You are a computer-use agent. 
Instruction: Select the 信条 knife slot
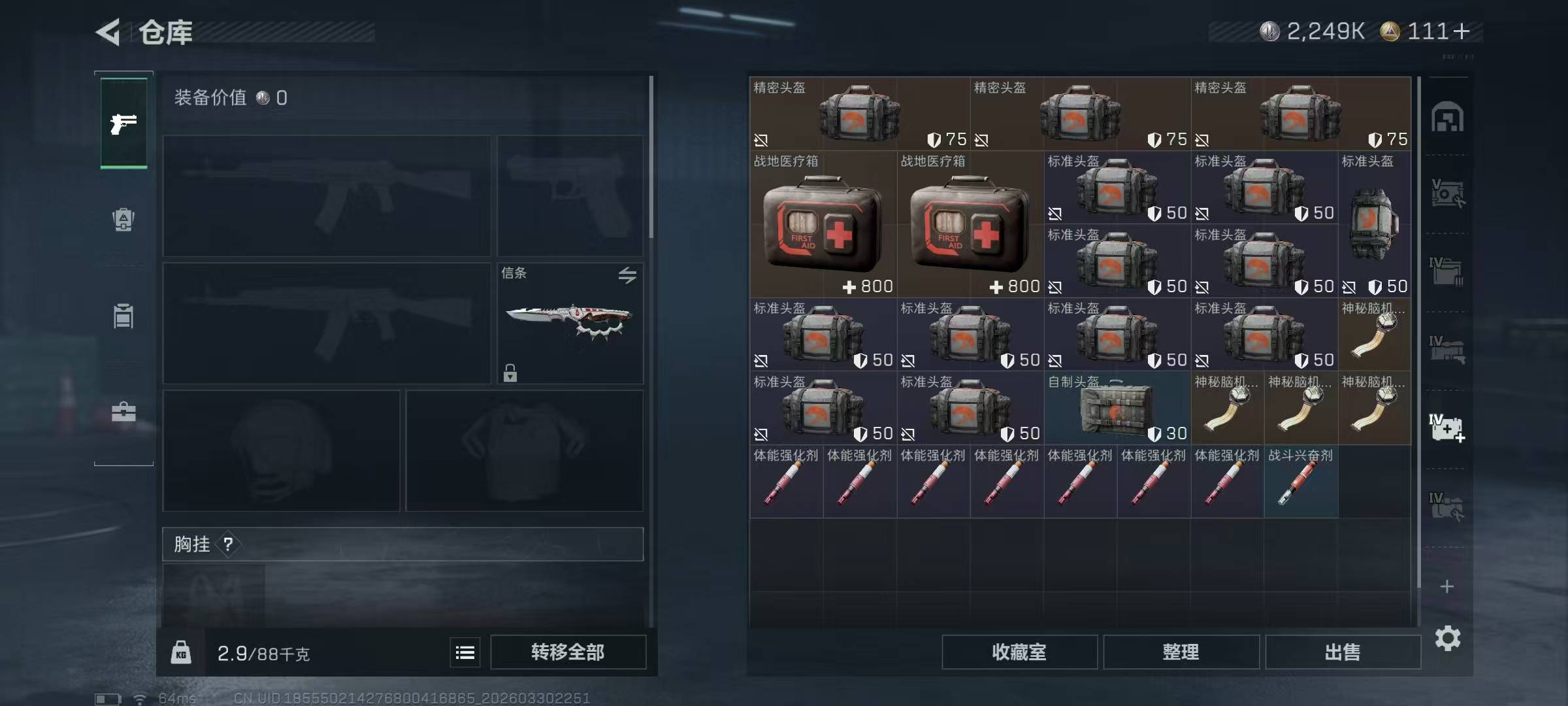pos(570,323)
